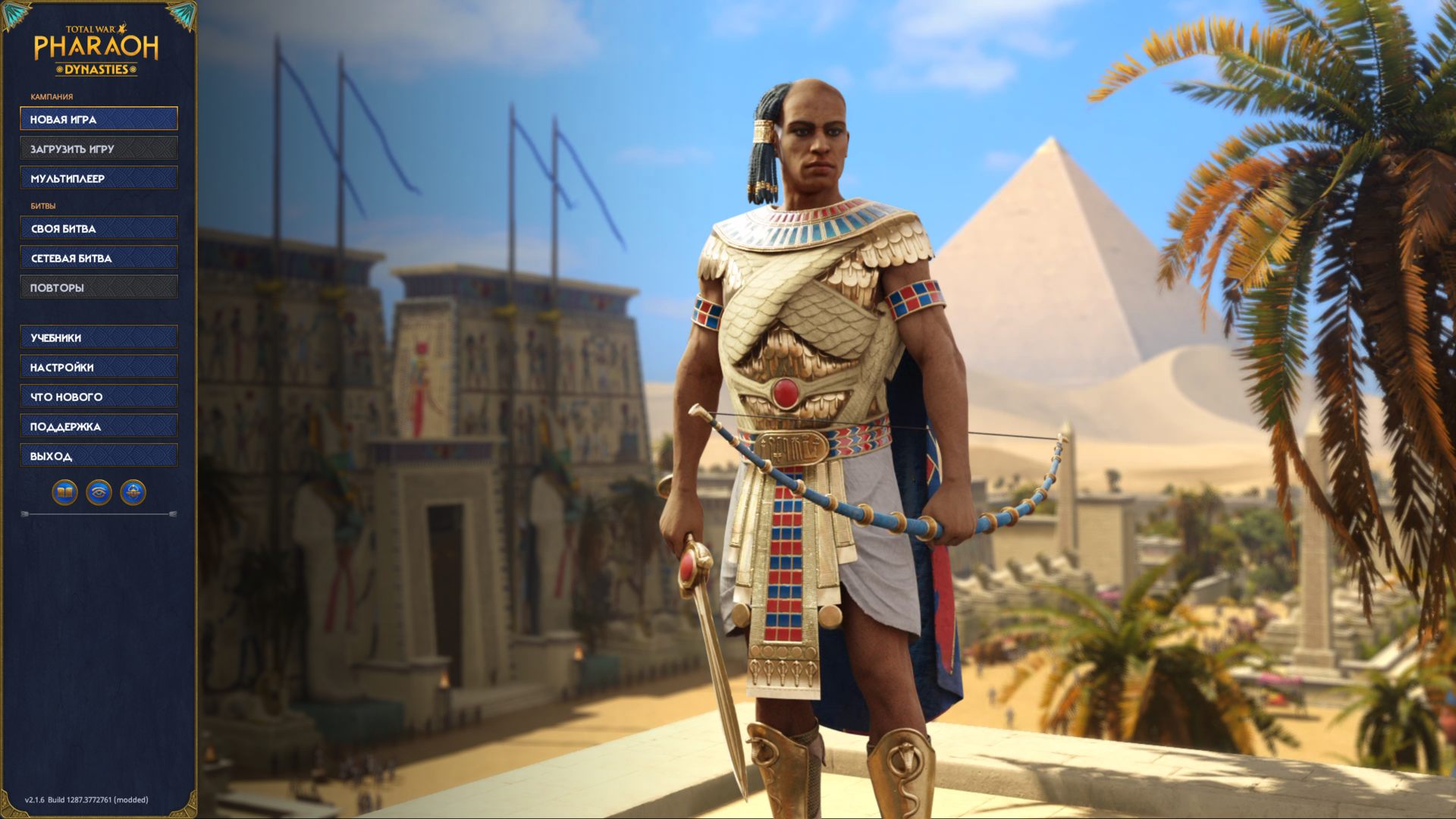Viewport: 1456px width, 819px height.
Task: Open the УЧЕБНИКИ tutorials menu
Action: (x=98, y=337)
